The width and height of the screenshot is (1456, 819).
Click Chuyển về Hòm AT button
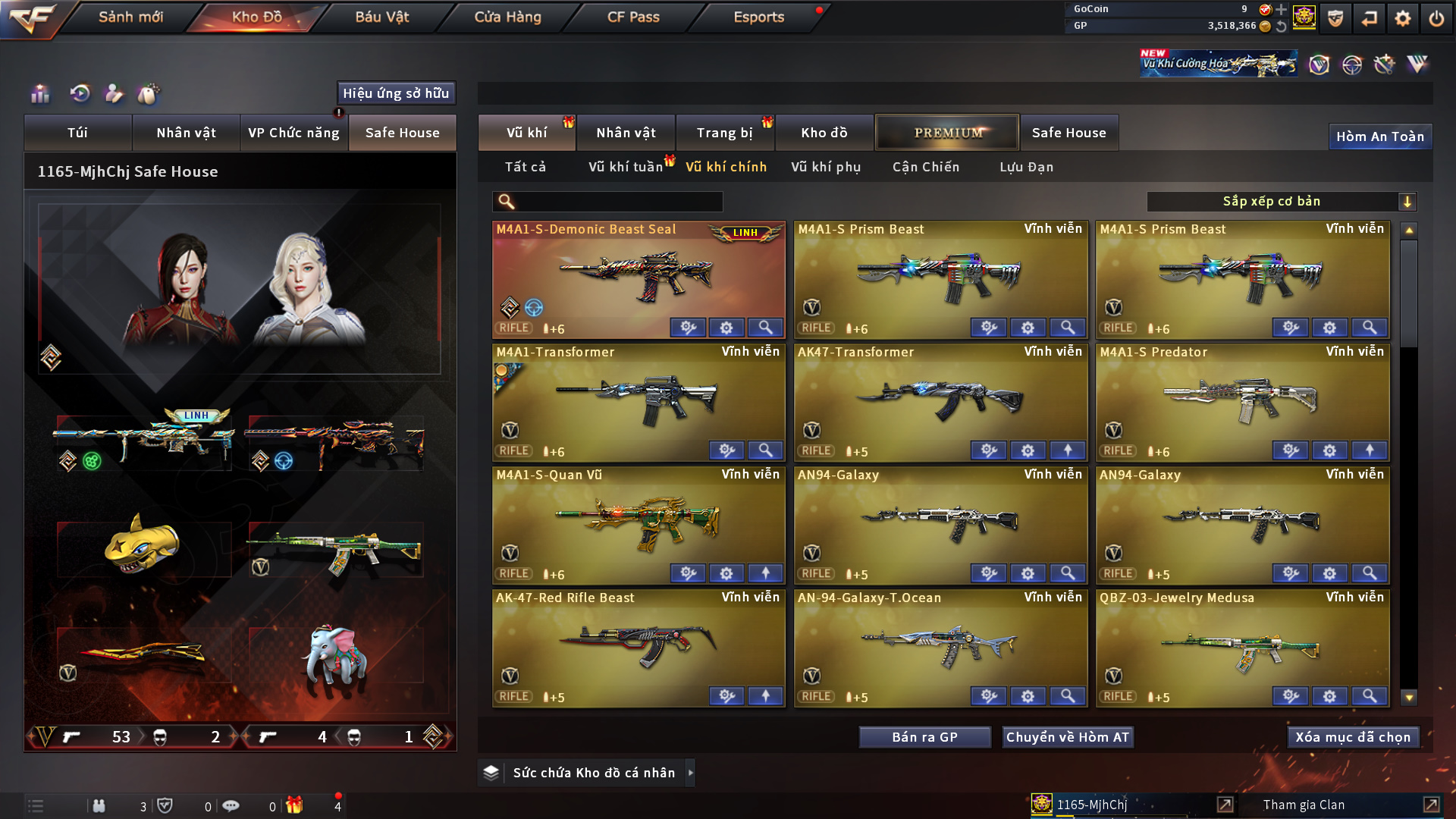coord(1068,737)
